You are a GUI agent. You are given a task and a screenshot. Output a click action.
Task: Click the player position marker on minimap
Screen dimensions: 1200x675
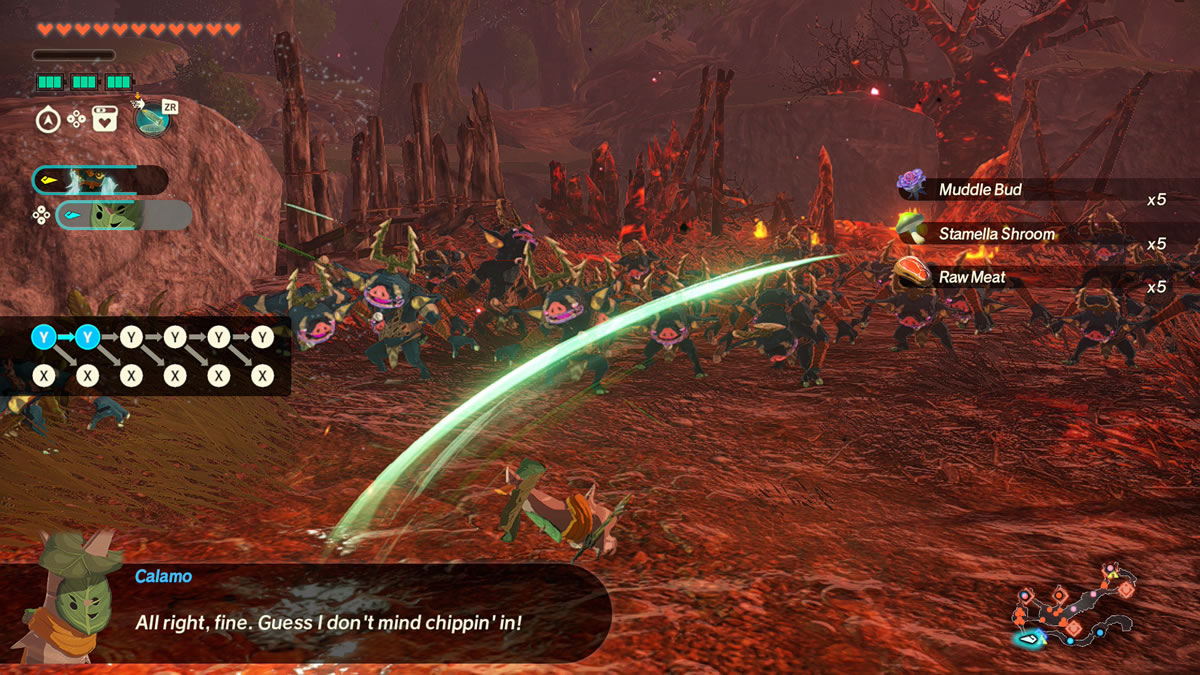(1027, 638)
